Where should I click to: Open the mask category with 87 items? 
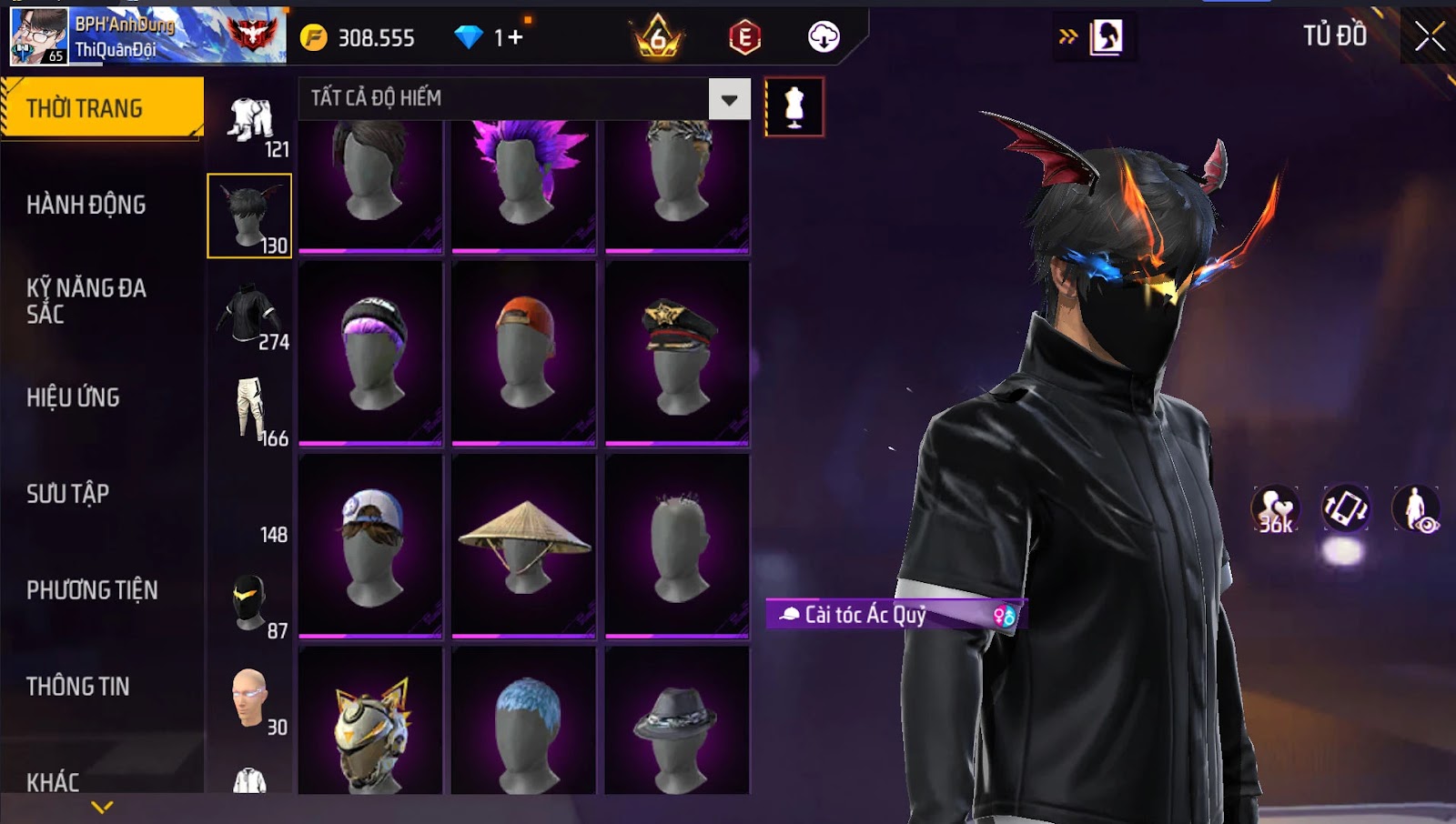[250, 605]
